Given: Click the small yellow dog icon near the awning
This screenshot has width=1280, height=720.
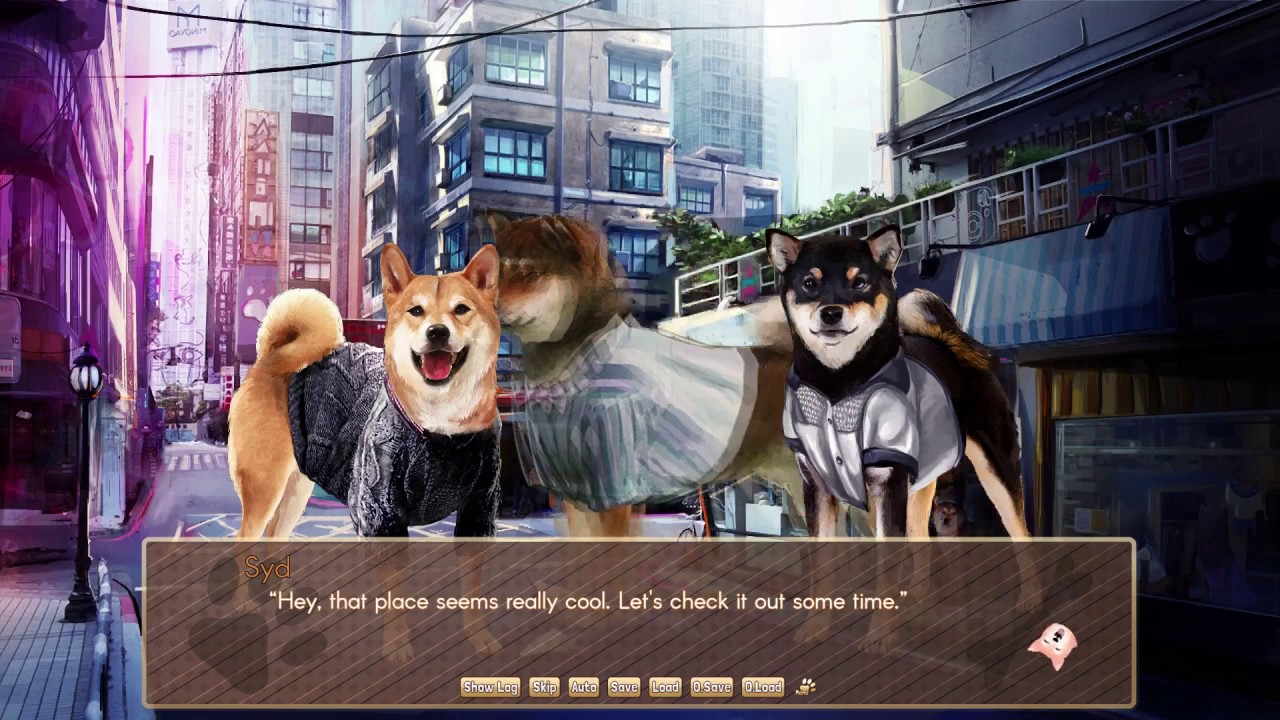Looking at the screenshot, I should click(947, 513).
